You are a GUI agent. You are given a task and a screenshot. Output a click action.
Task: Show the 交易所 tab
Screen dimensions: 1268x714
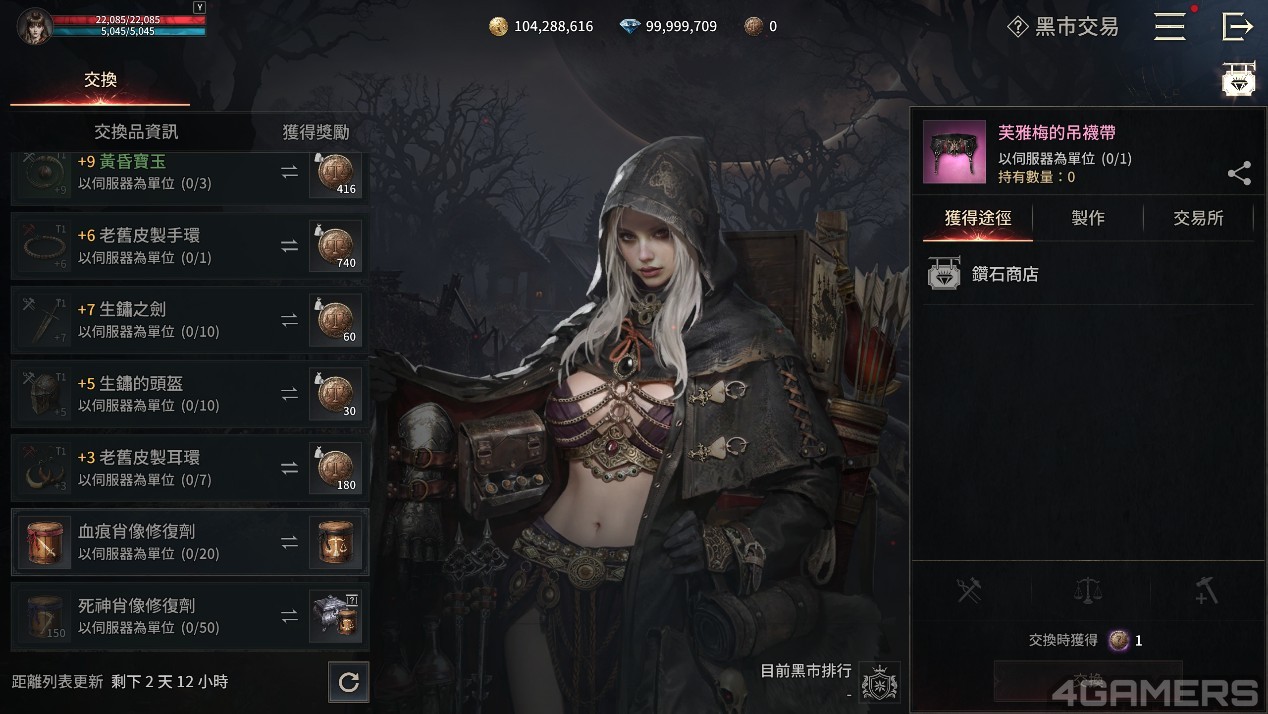1198,218
